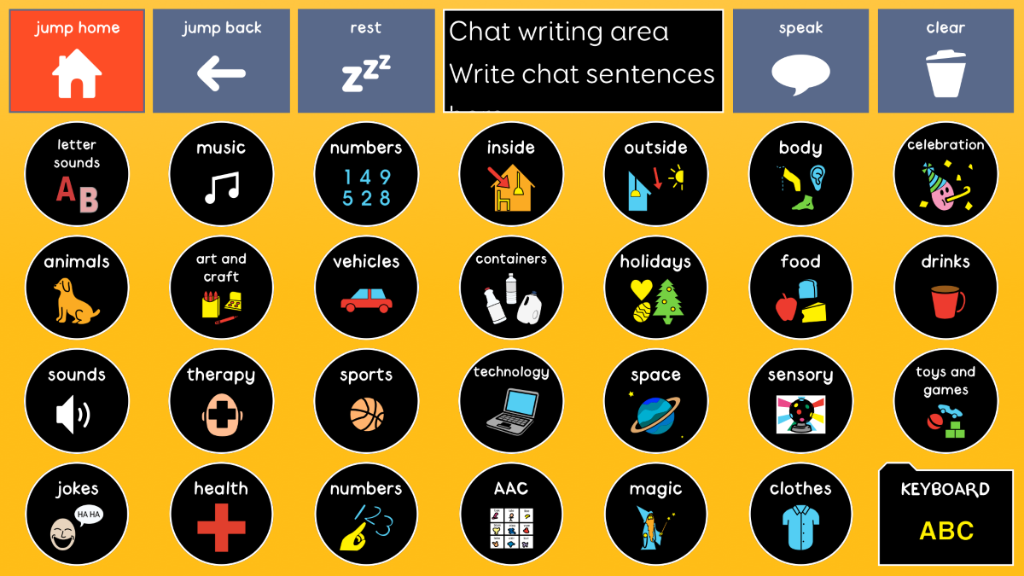Jump home with the house button
1024x576 pixels.
tap(77, 61)
